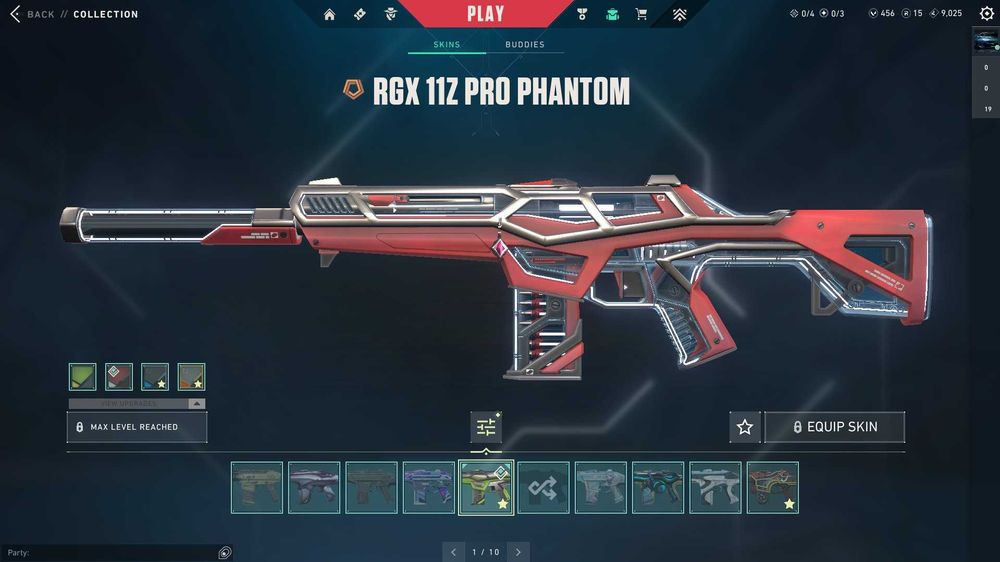Screen dimensions: 1000x562
Task: Hit the red PLAY button
Action: [x=485, y=14]
